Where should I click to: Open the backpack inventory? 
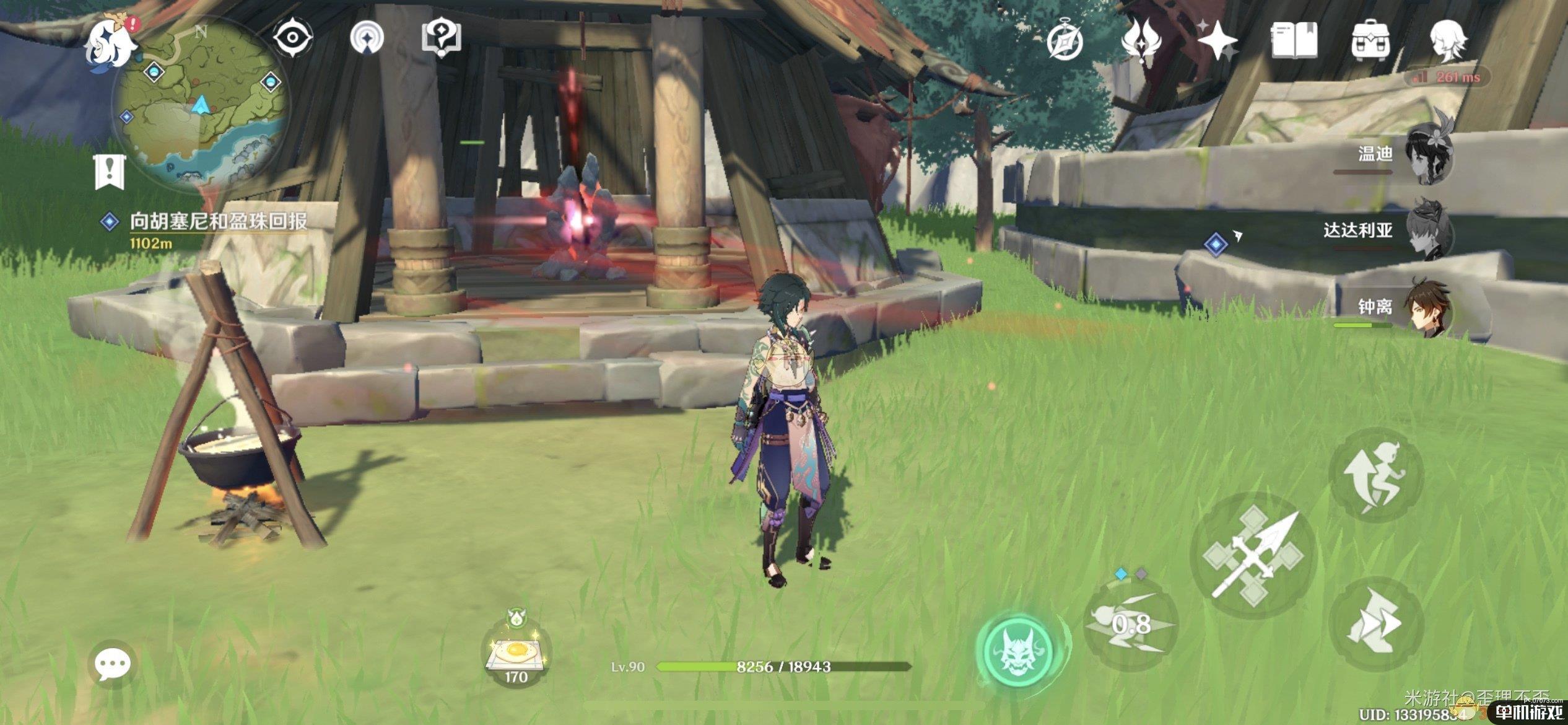(1370, 41)
